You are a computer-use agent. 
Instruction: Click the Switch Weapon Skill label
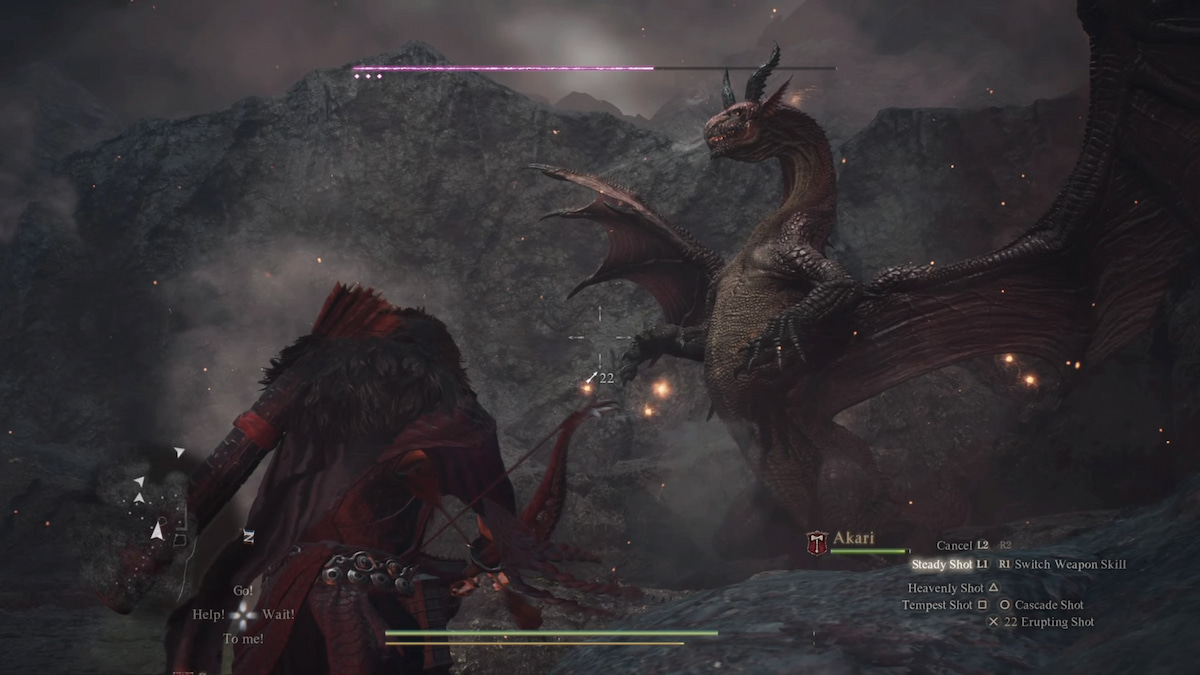(x=1070, y=565)
